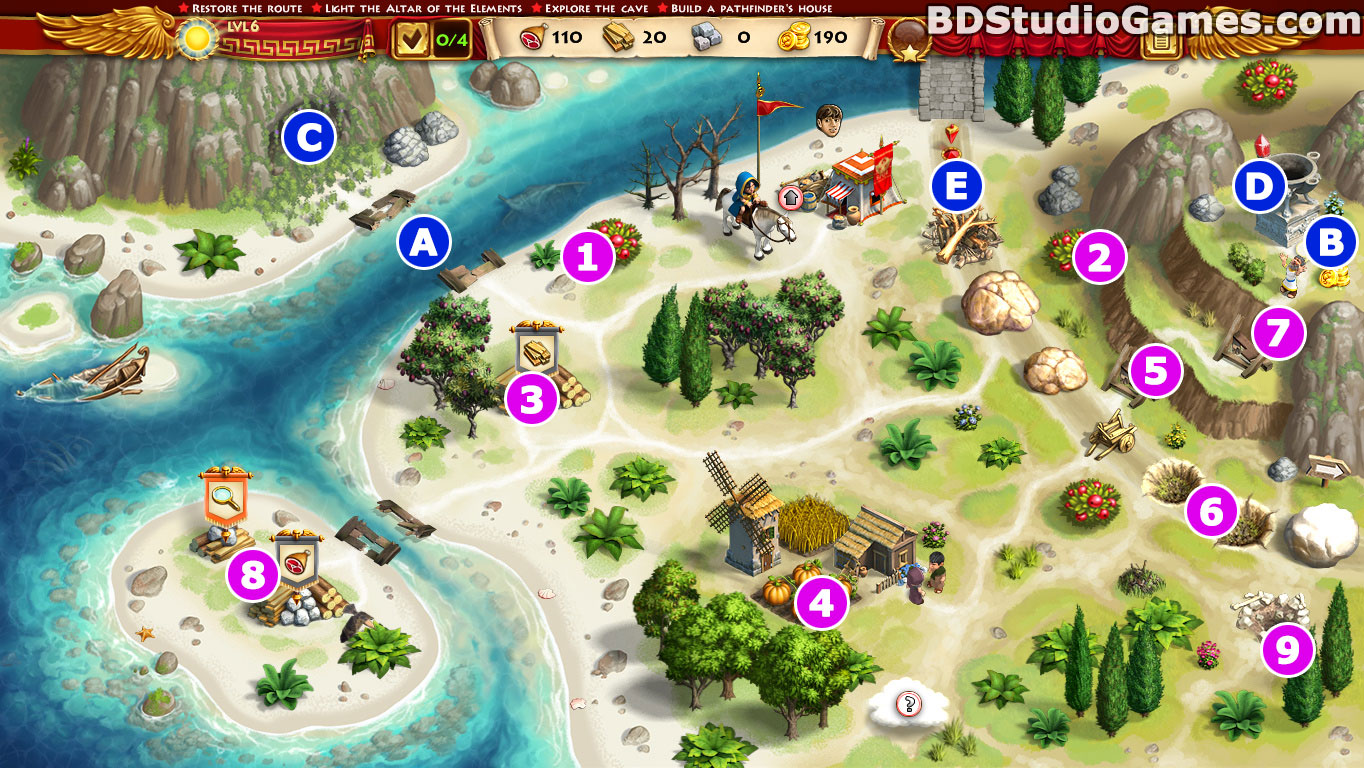Click the sawmill wood build banner

[536, 347]
